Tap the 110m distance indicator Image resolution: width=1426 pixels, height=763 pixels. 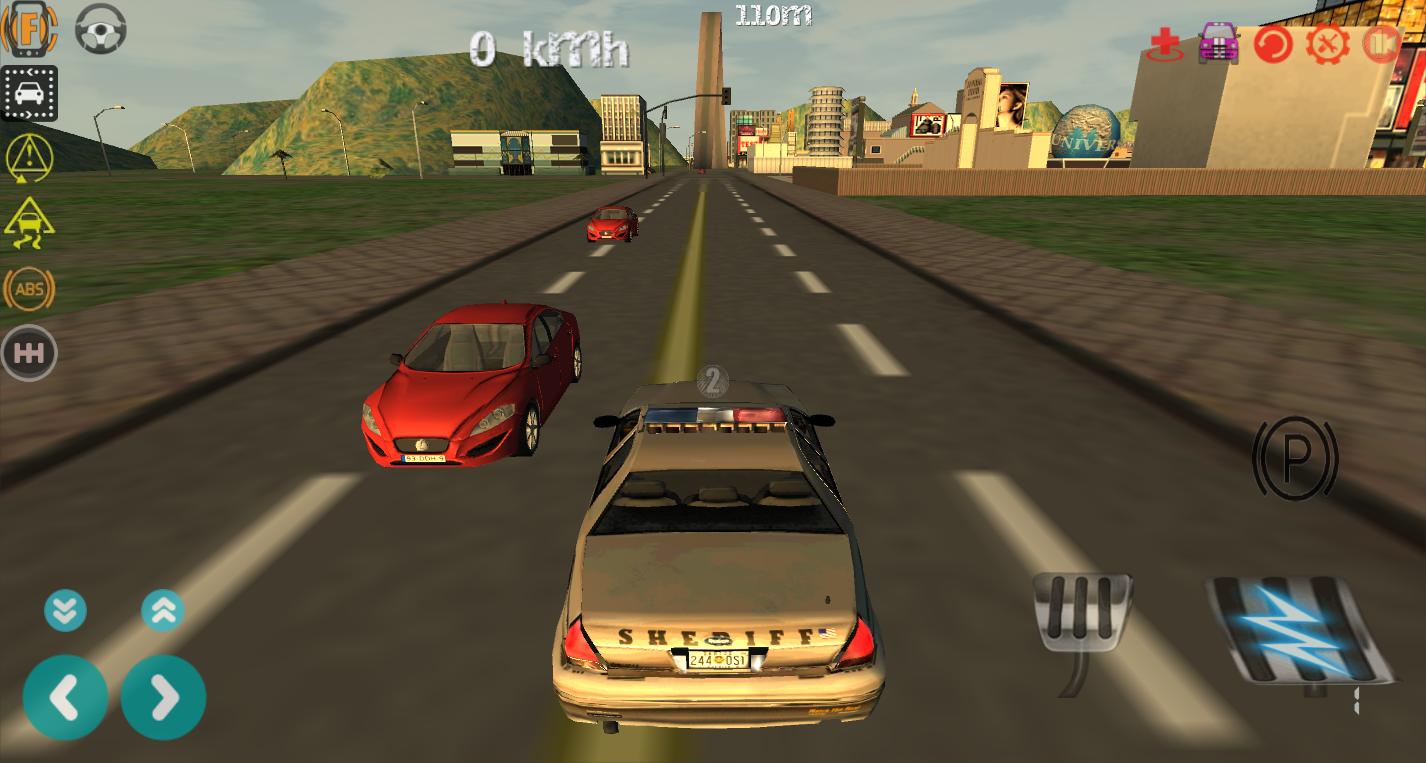click(x=773, y=16)
